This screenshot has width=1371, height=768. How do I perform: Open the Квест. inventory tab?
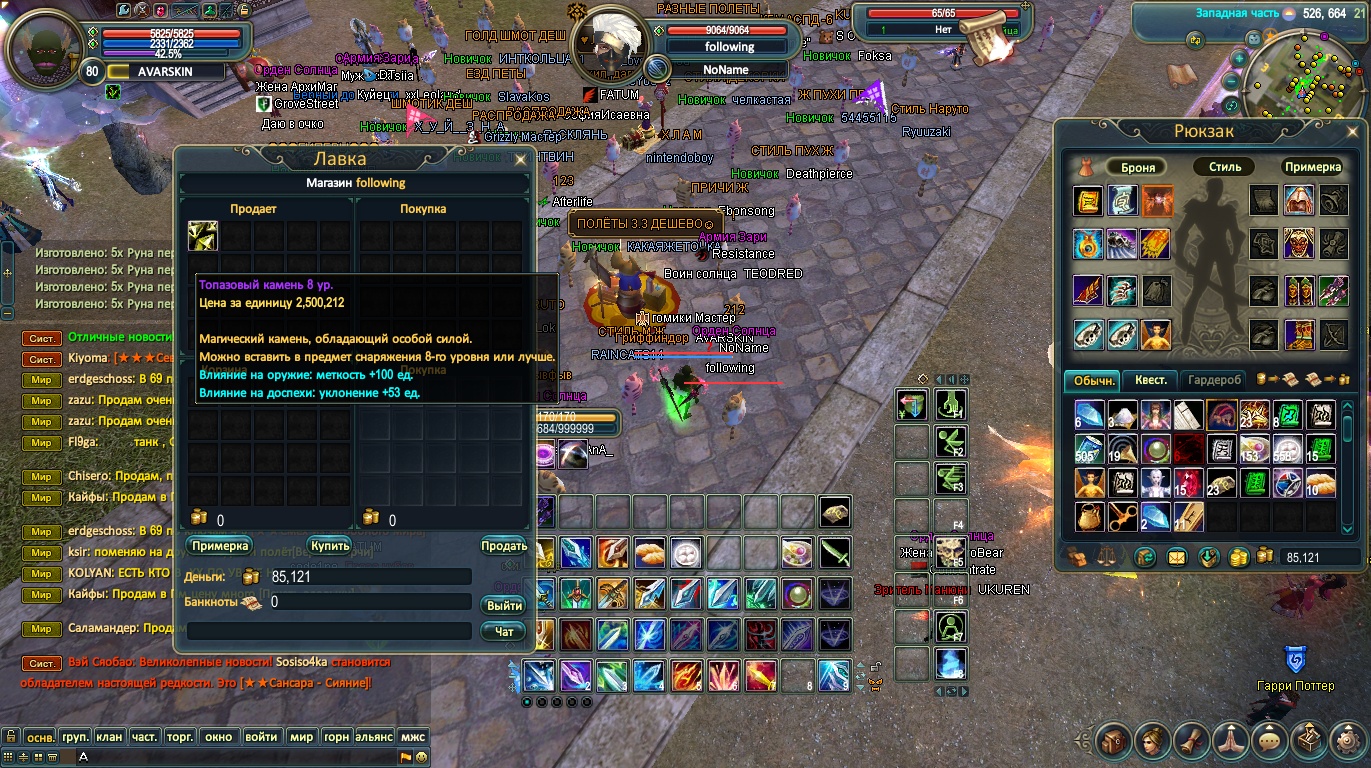pyautogui.click(x=1150, y=380)
